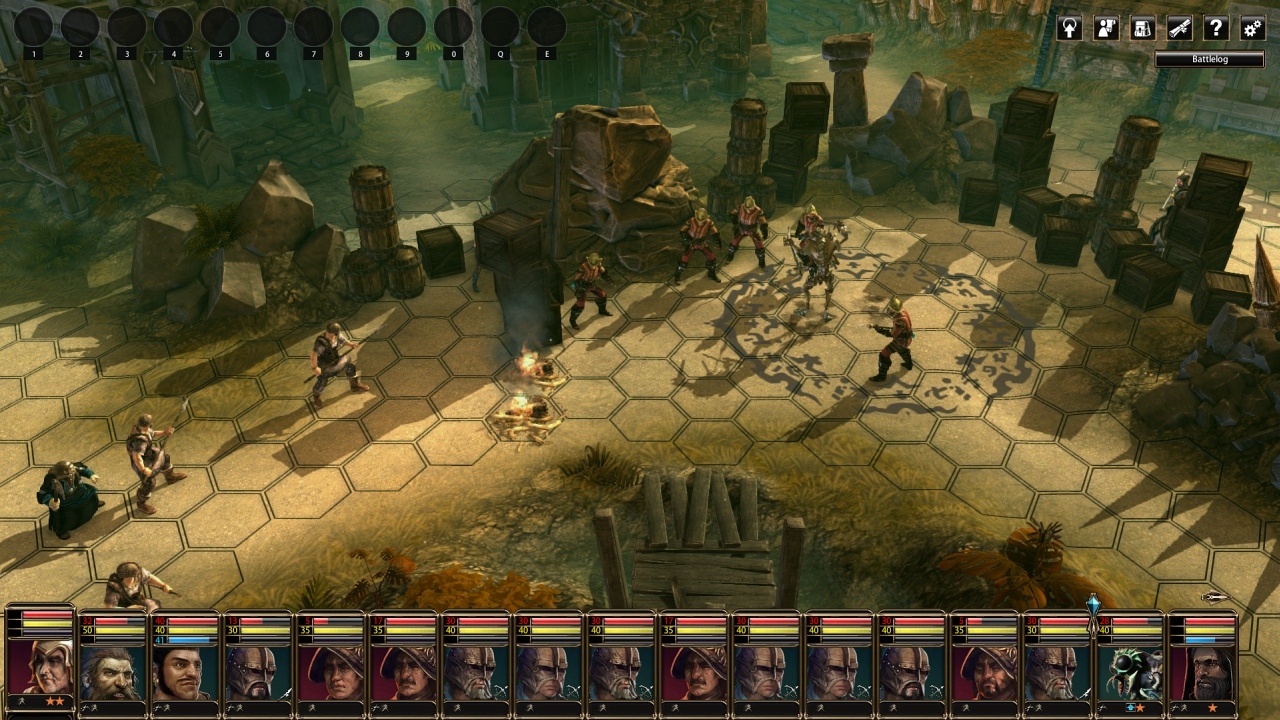Viewport: 1280px width, 720px height.
Task: Open the settings gears menu
Action: (x=1252, y=28)
